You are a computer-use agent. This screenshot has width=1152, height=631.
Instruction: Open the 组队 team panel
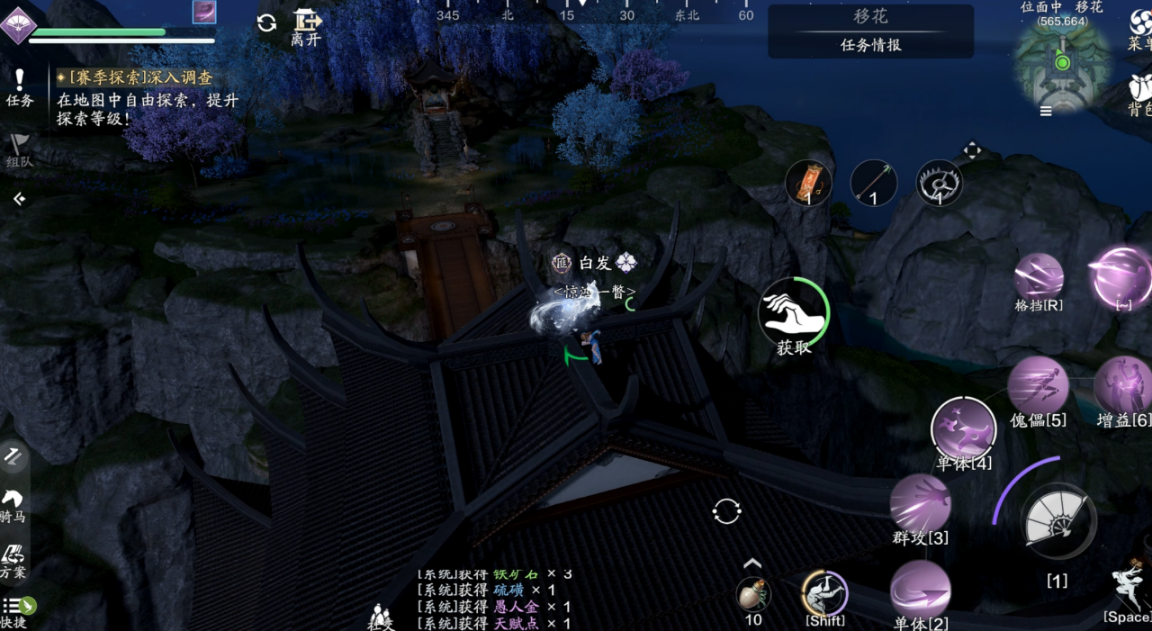pos(18,150)
